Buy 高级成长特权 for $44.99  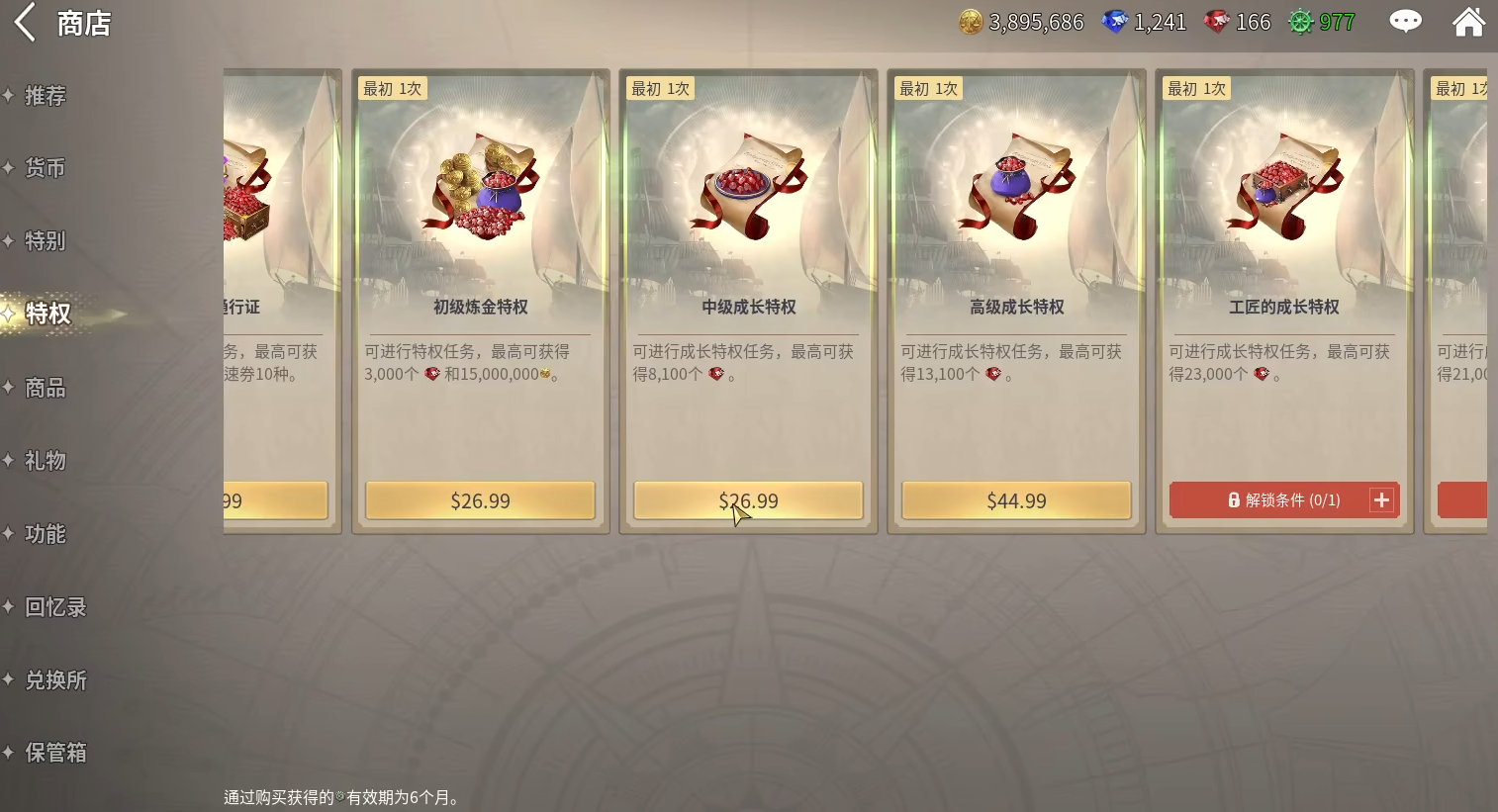[x=1015, y=500]
